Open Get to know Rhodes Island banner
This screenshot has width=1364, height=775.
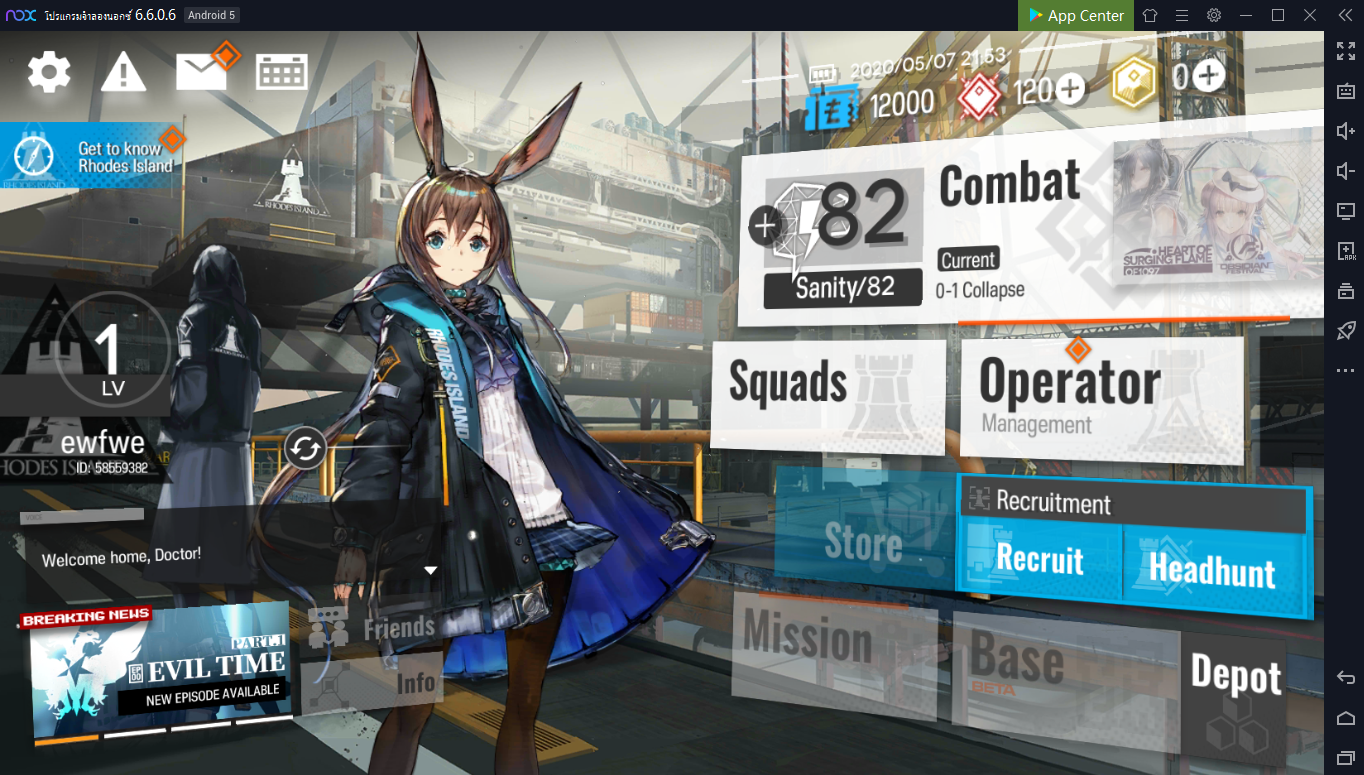[x=95, y=157]
